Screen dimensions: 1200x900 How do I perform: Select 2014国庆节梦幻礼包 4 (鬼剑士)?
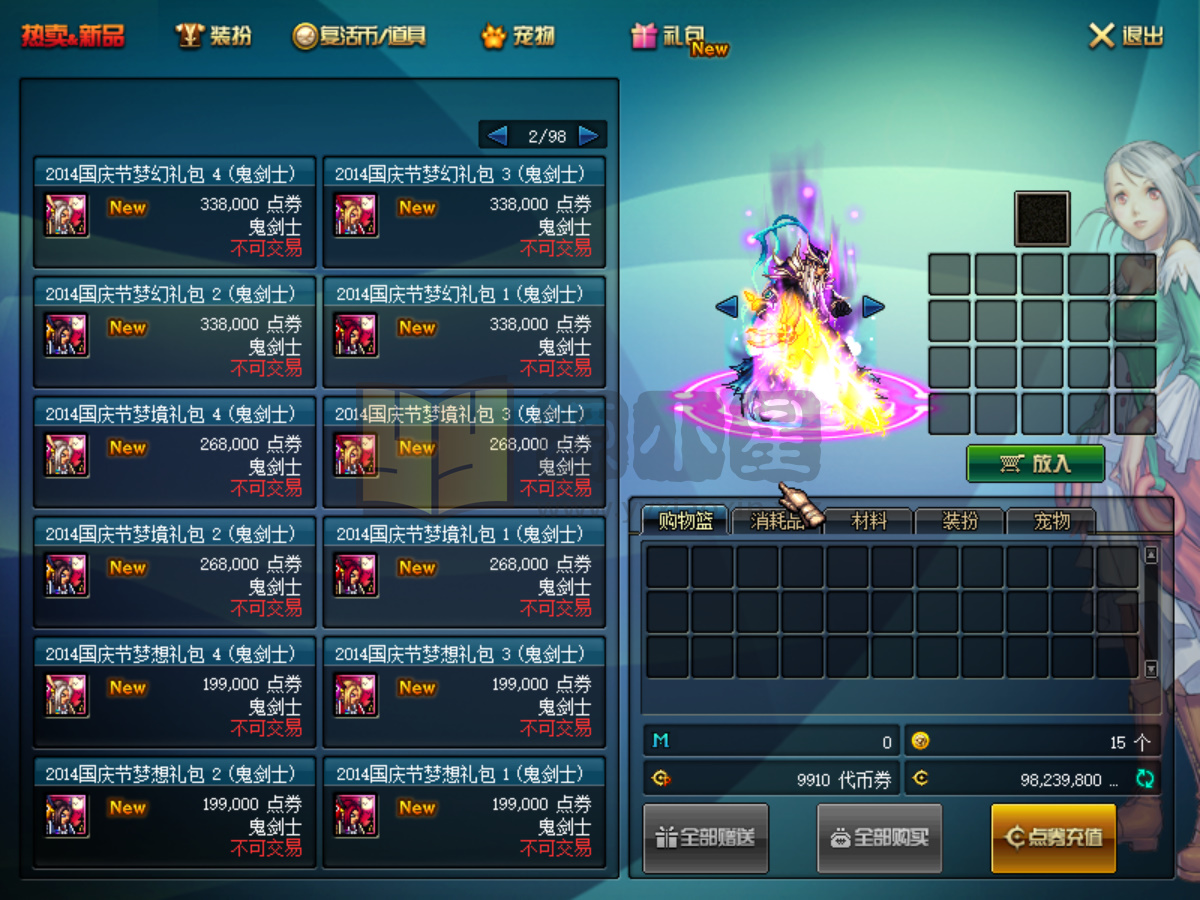(174, 212)
